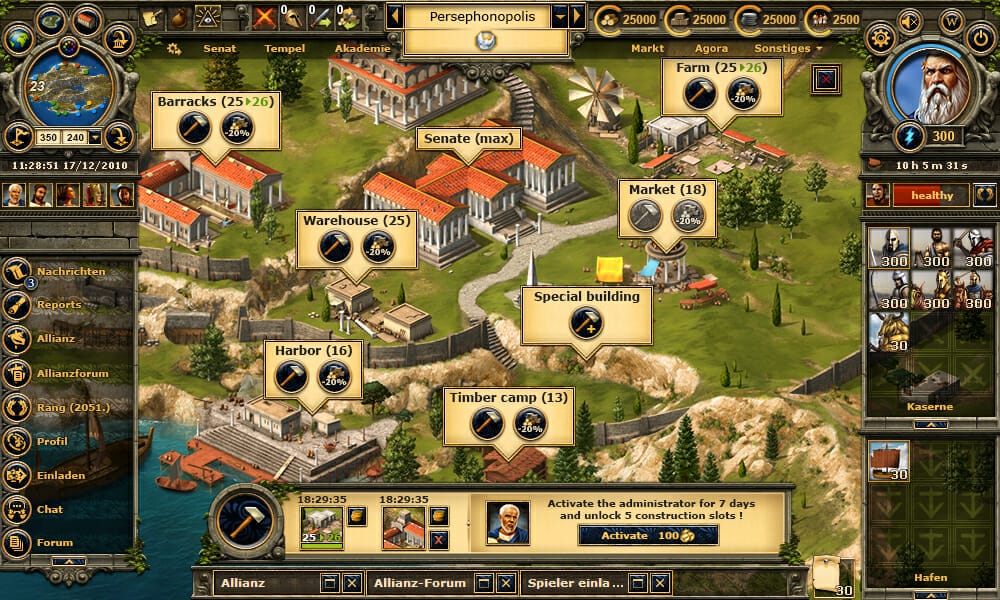The height and width of the screenshot is (600, 1000).
Task: Open the Chat sidebar entry
Action: (50, 509)
